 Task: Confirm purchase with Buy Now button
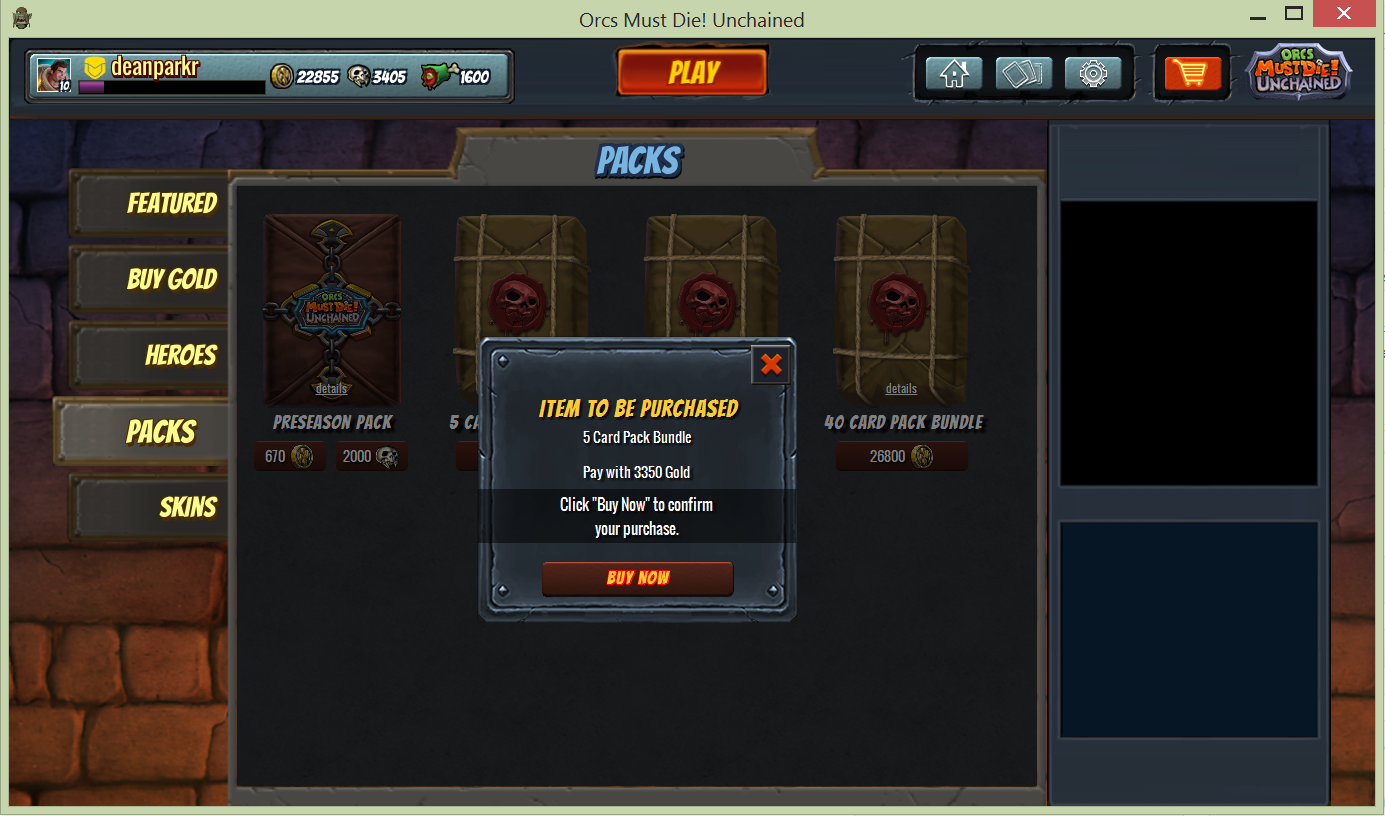pyautogui.click(x=637, y=578)
